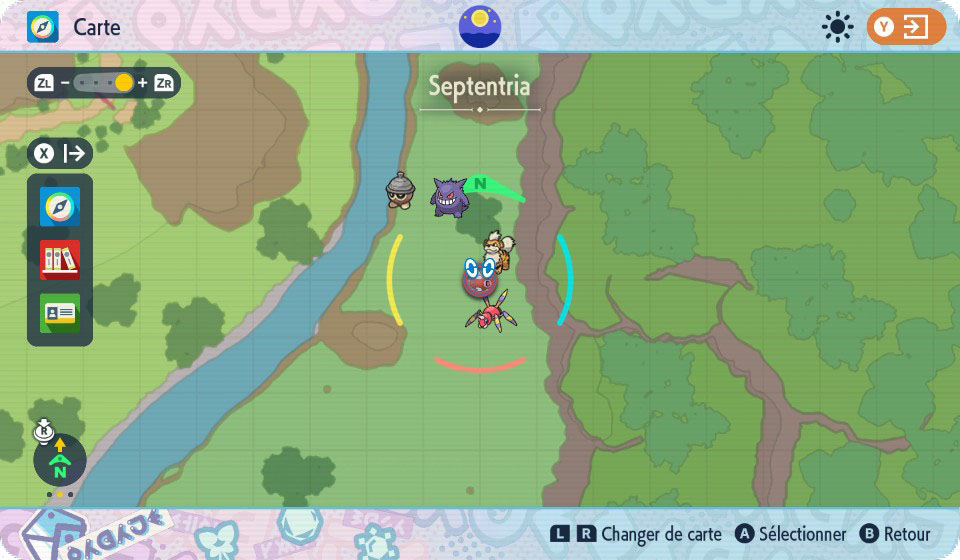
Task: Select the Gengar marker on the map
Action: (449, 197)
